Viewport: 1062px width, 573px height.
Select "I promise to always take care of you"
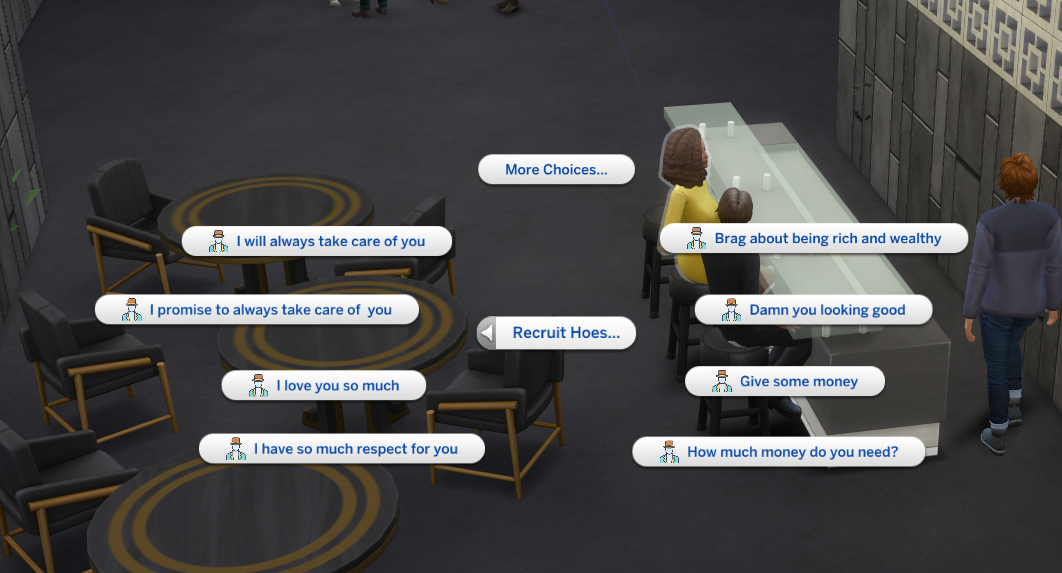click(257, 310)
